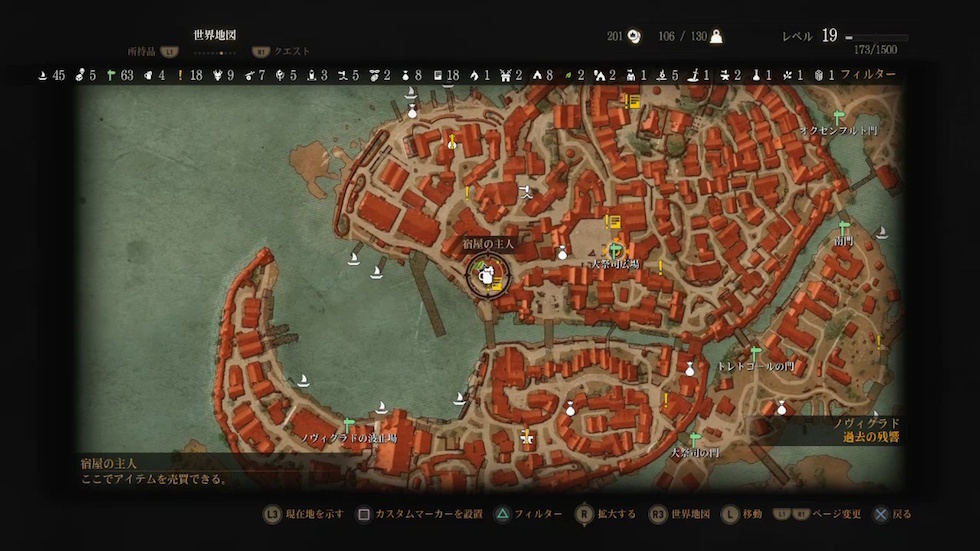Switch to the Quests page
The image size is (980, 551).
click(292, 51)
